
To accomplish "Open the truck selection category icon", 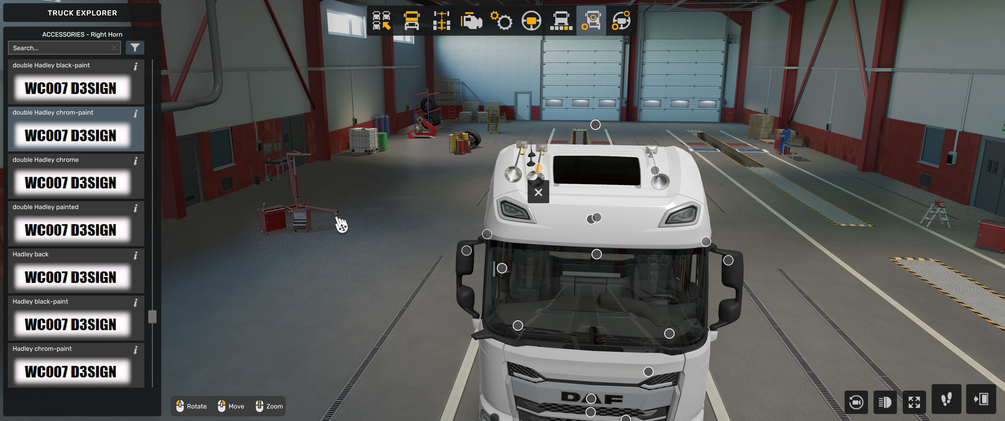I will tap(381, 20).
